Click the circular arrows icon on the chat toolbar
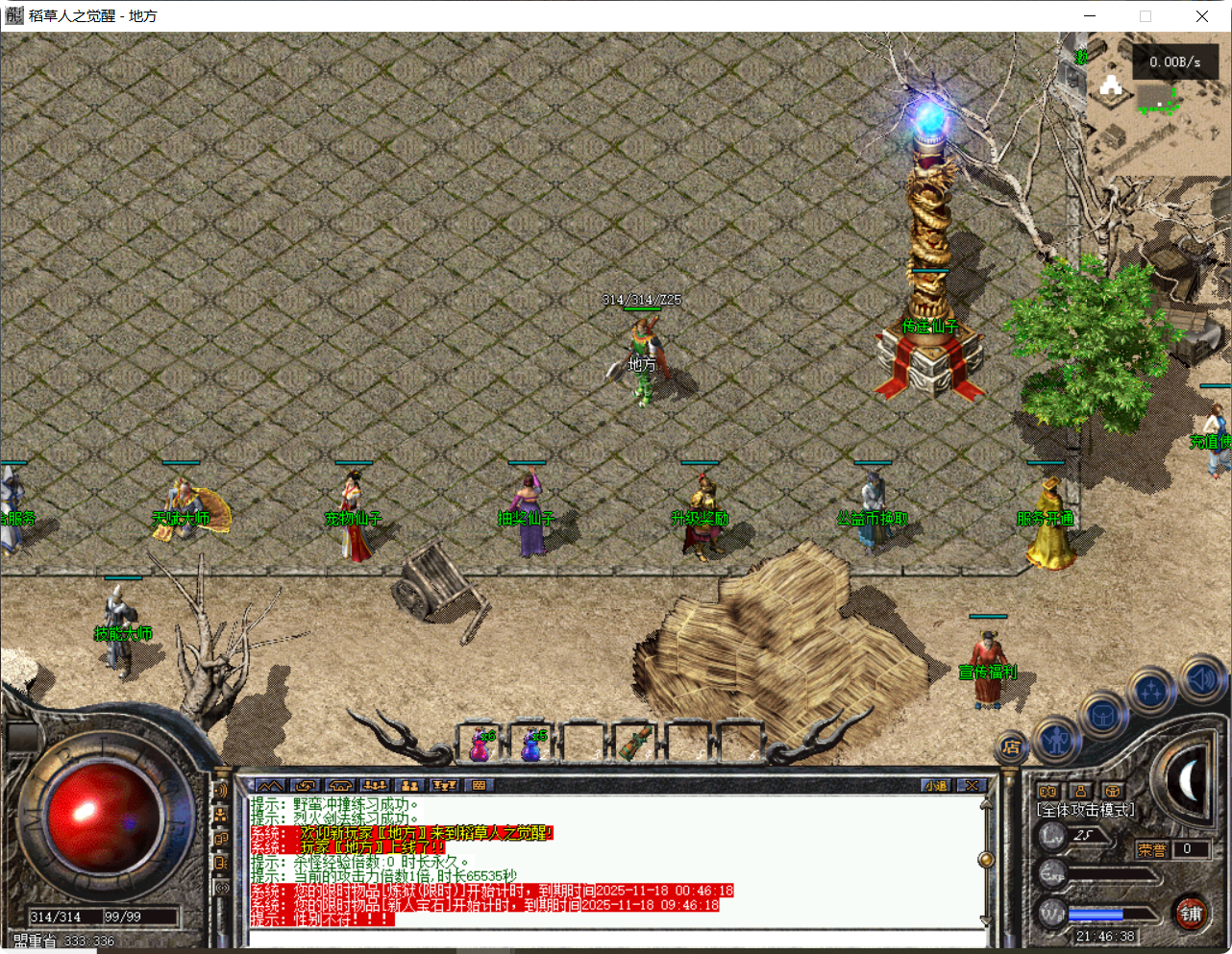1232x954 pixels. point(305,785)
